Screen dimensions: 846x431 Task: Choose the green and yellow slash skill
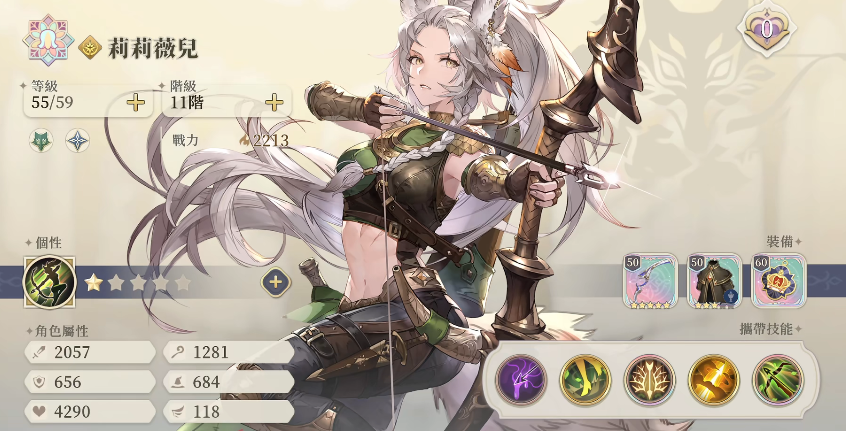[585, 379]
